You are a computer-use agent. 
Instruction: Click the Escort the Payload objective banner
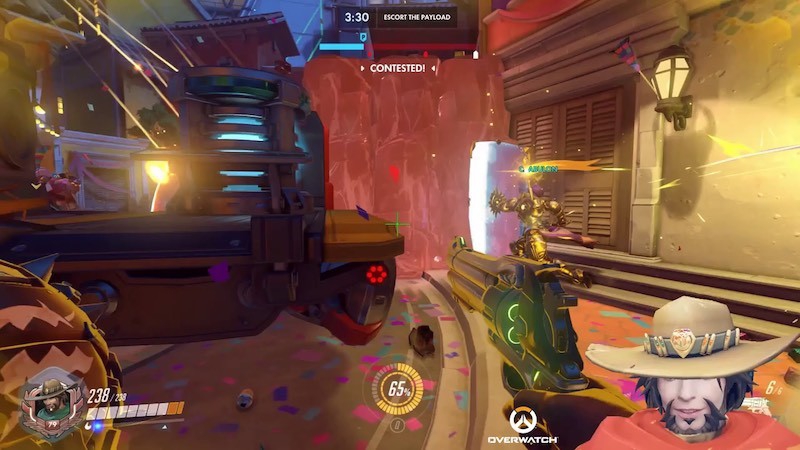pos(417,17)
